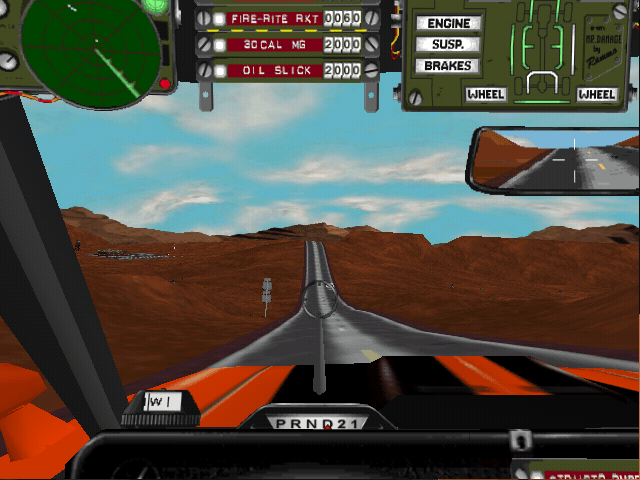Toggle the Oil Slick checkbox

tap(219, 71)
